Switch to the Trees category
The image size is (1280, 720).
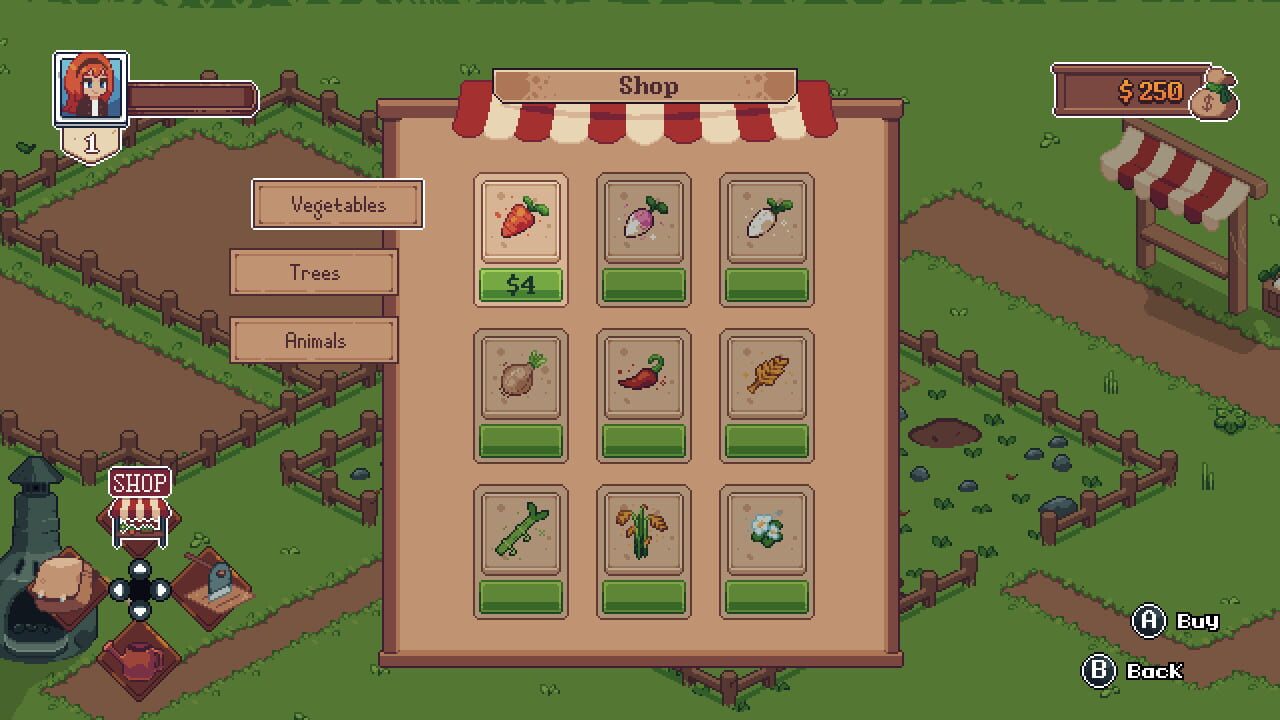[313, 272]
